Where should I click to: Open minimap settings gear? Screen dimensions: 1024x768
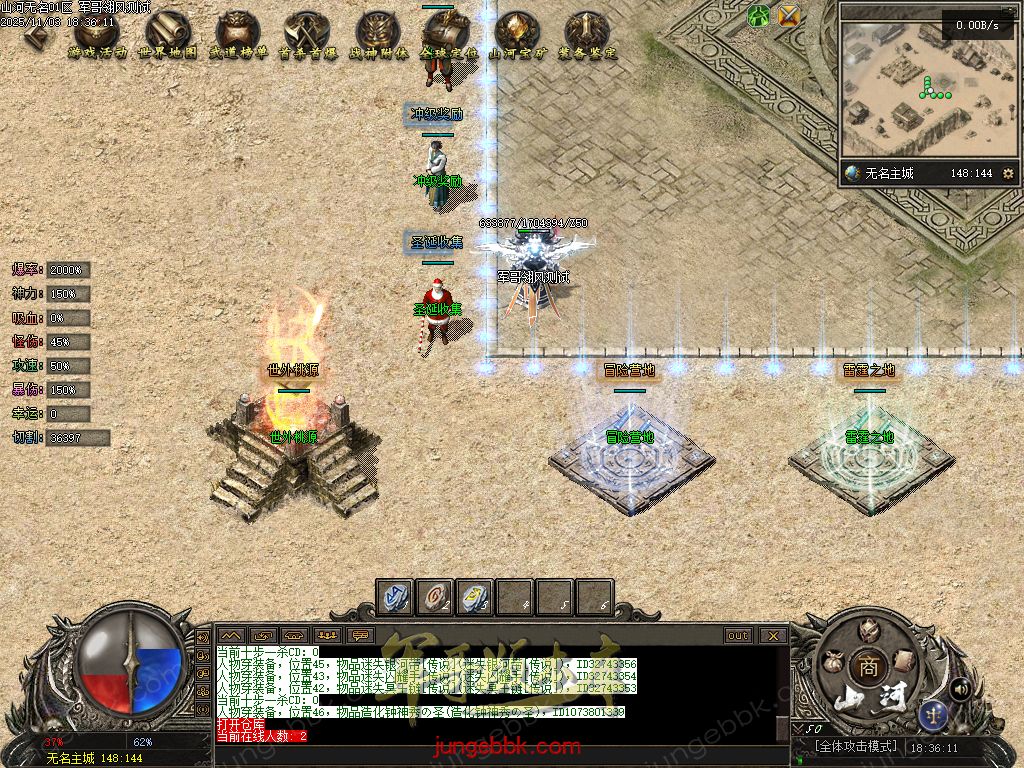click(1008, 173)
